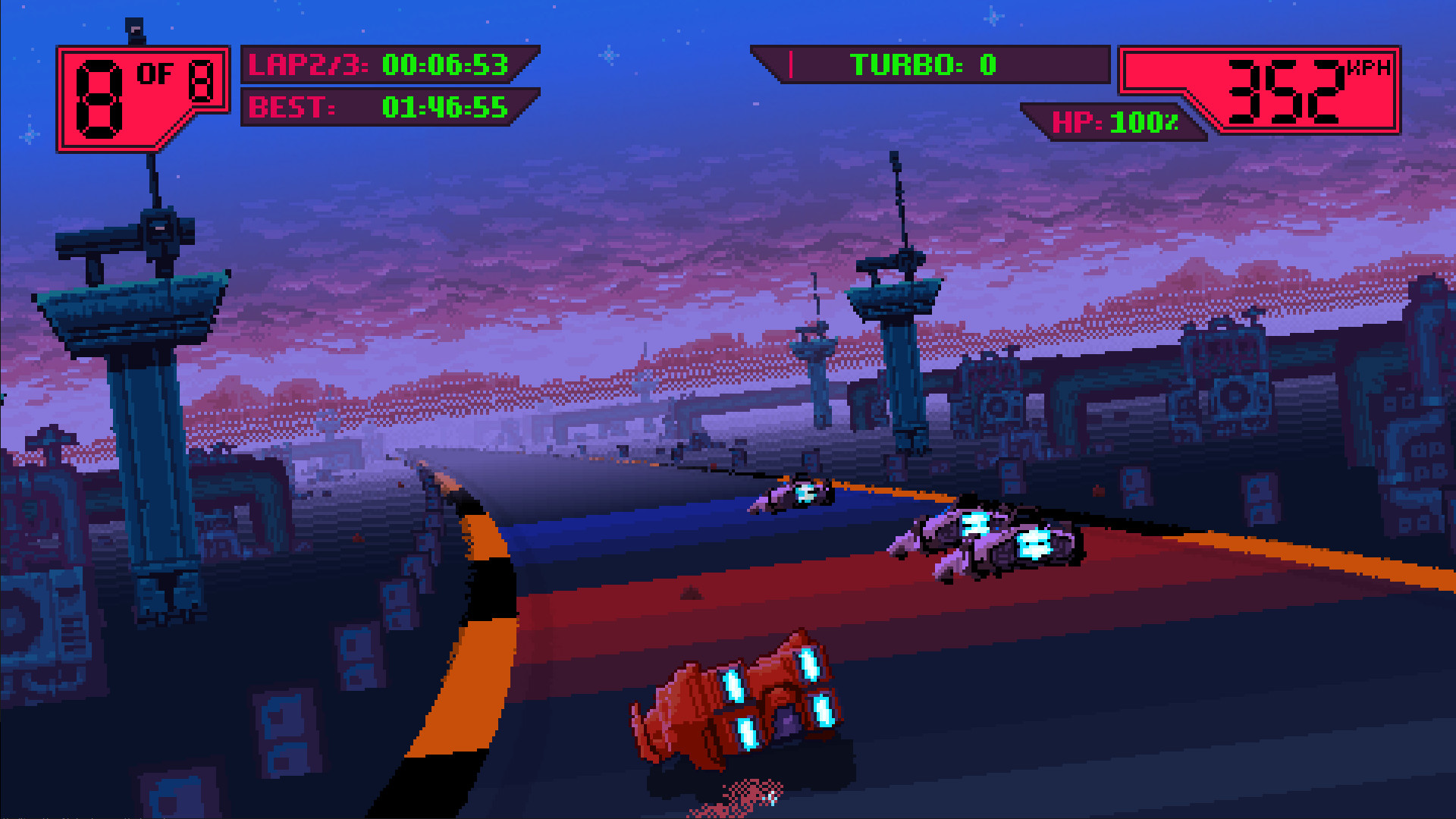Select the LAP2/3 timer tab
Image resolution: width=1456 pixels, height=819 pixels.
click(303, 64)
